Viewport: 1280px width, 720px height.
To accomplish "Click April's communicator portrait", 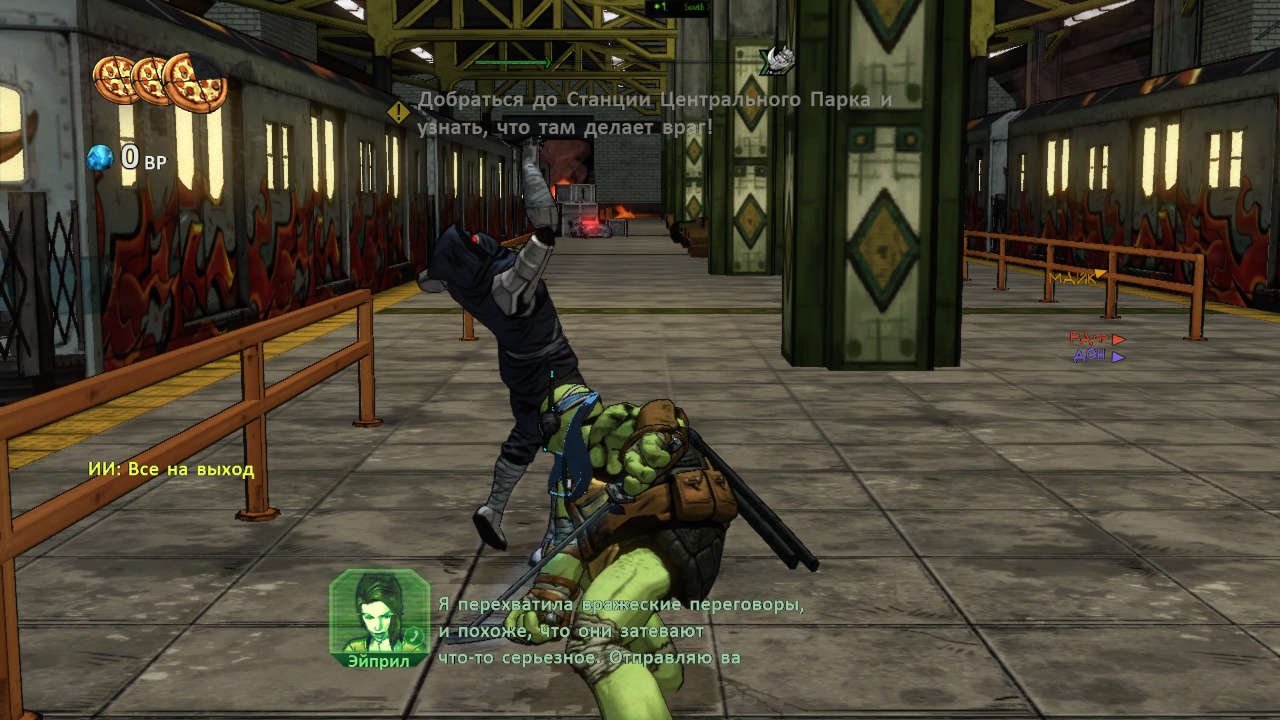I will point(379,611).
